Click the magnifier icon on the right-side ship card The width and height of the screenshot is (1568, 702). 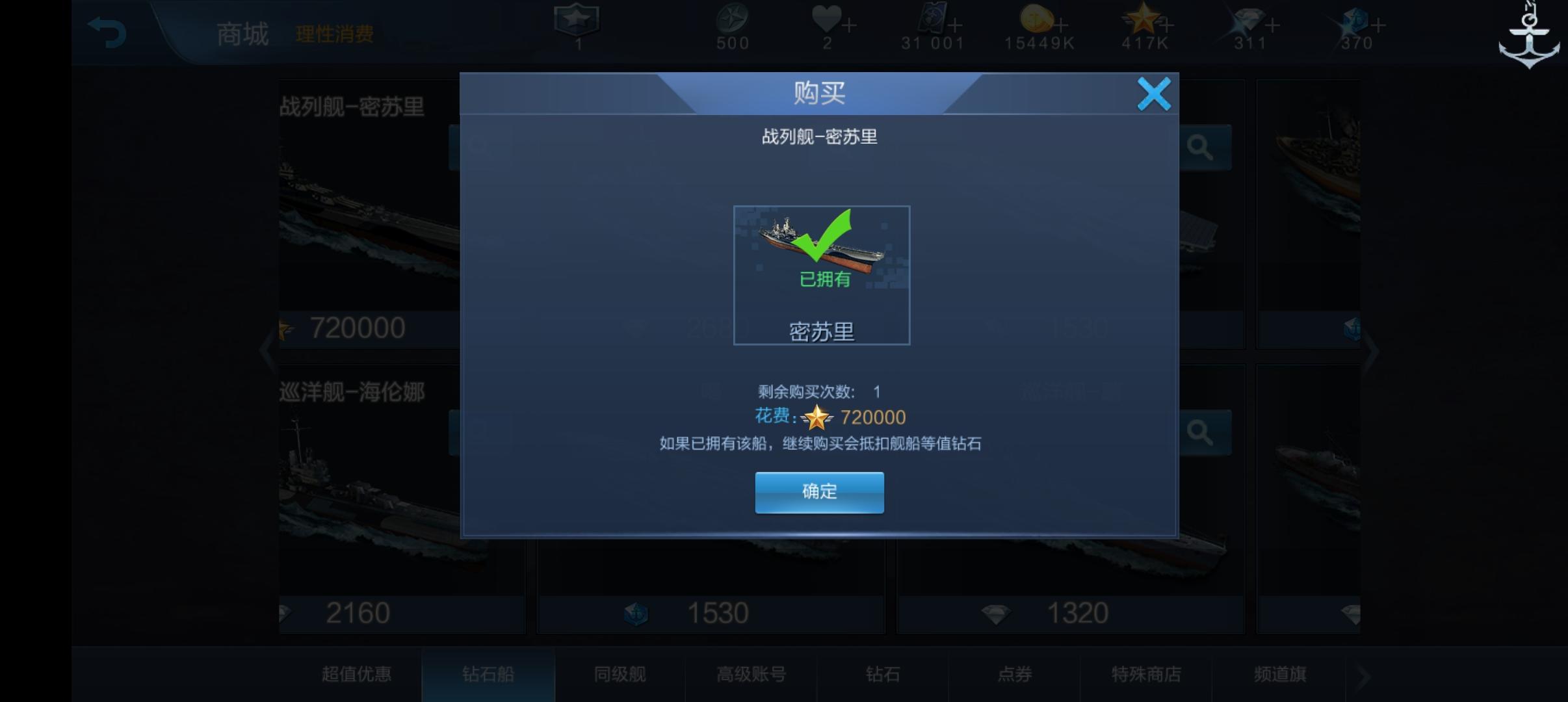tap(1203, 147)
